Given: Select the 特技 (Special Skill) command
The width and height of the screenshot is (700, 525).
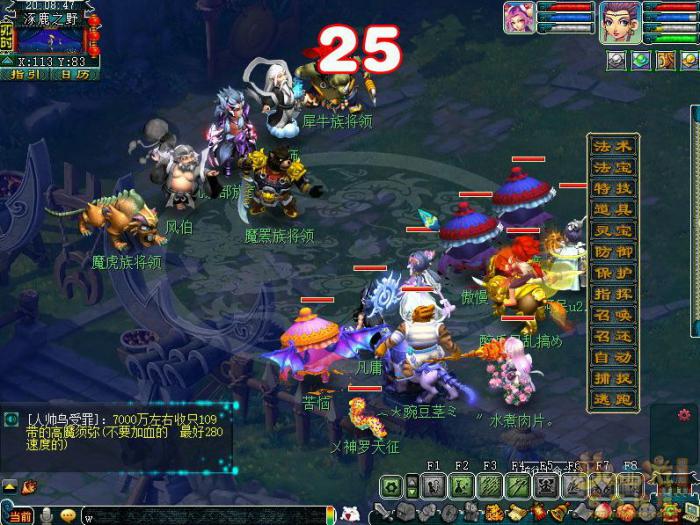Looking at the screenshot, I should (x=613, y=188).
